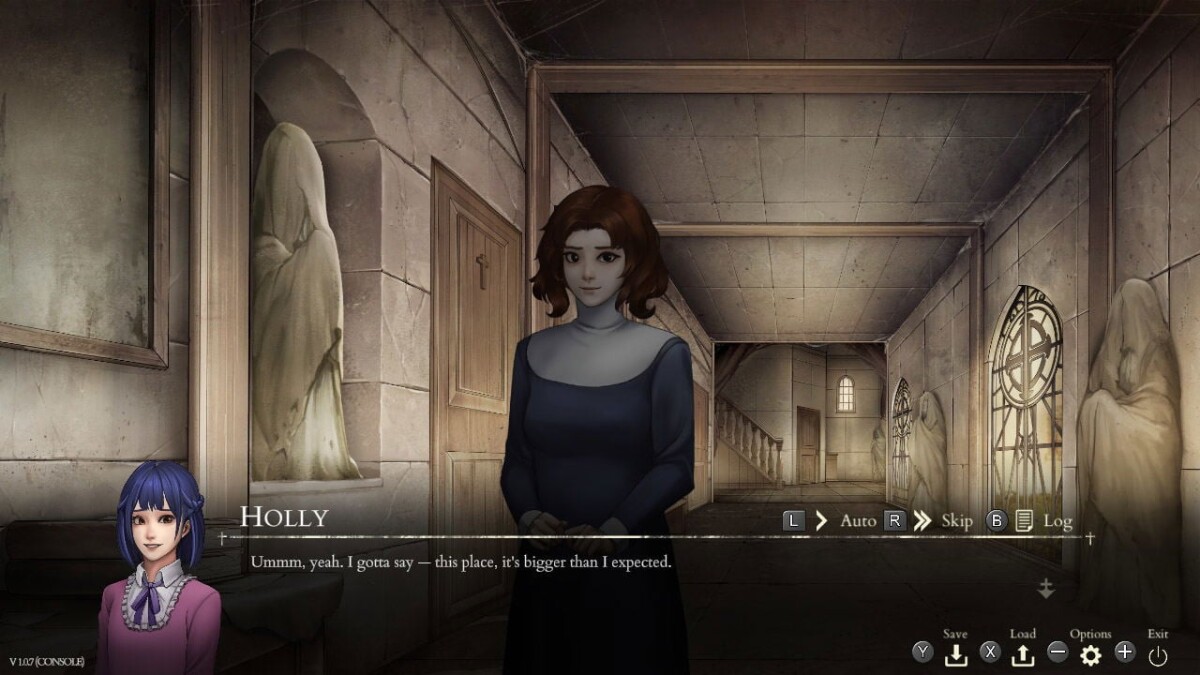Turn on Auto dialogue advance
1200x675 pixels.
pos(857,521)
